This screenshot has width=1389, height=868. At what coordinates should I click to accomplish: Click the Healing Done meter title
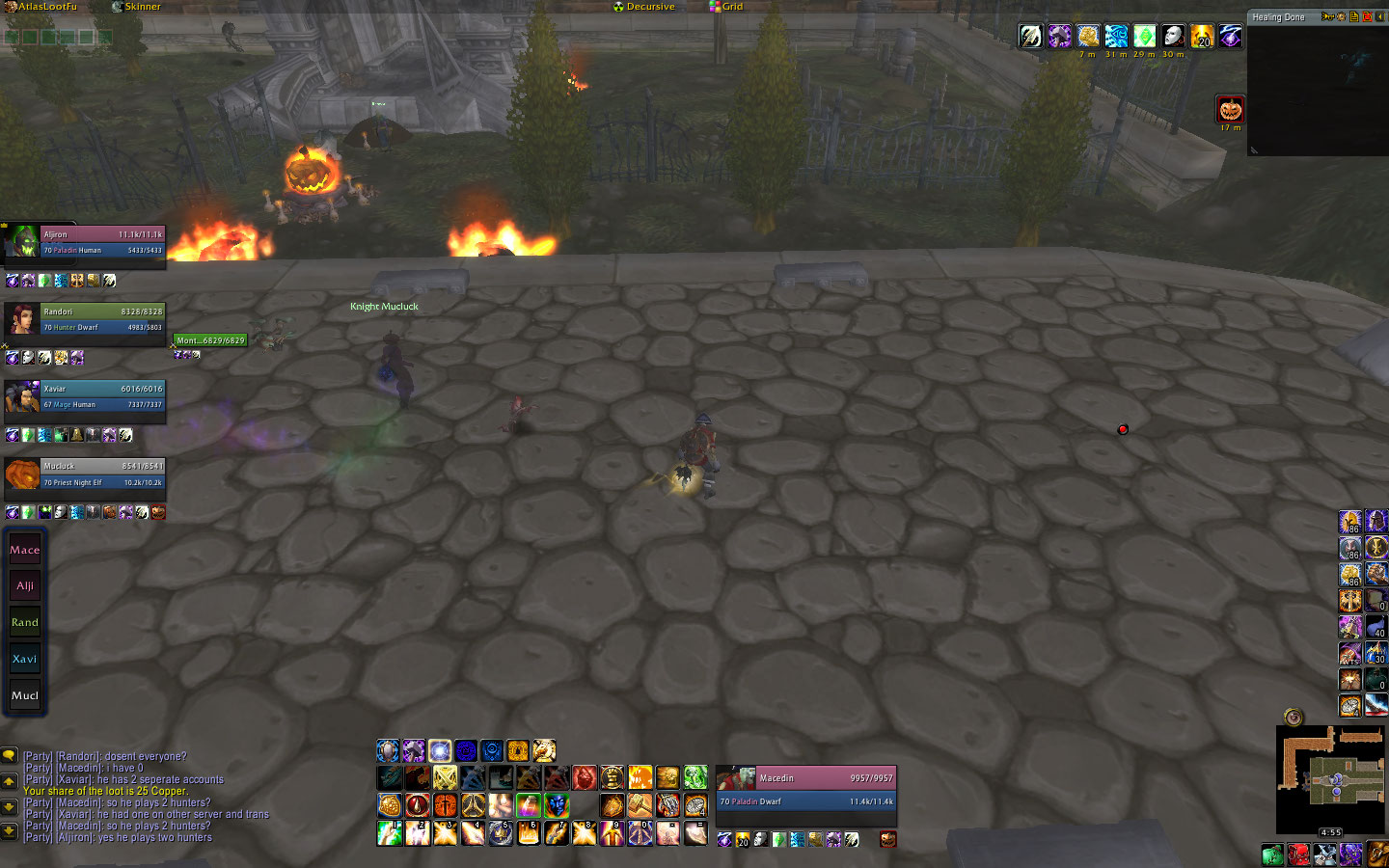pyautogui.click(x=1278, y=17)
